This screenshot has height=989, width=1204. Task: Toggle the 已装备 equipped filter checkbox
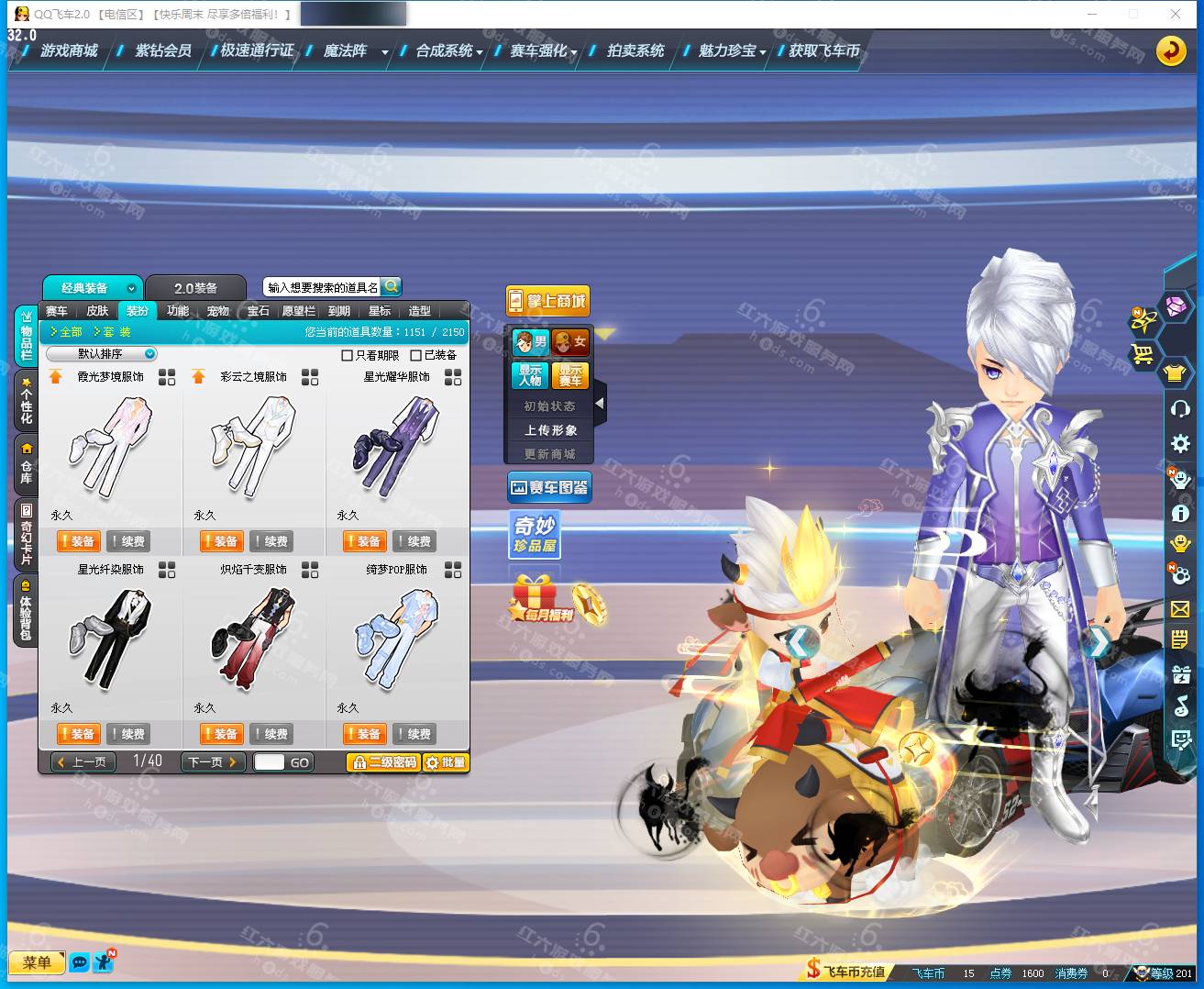pos(416,355)
